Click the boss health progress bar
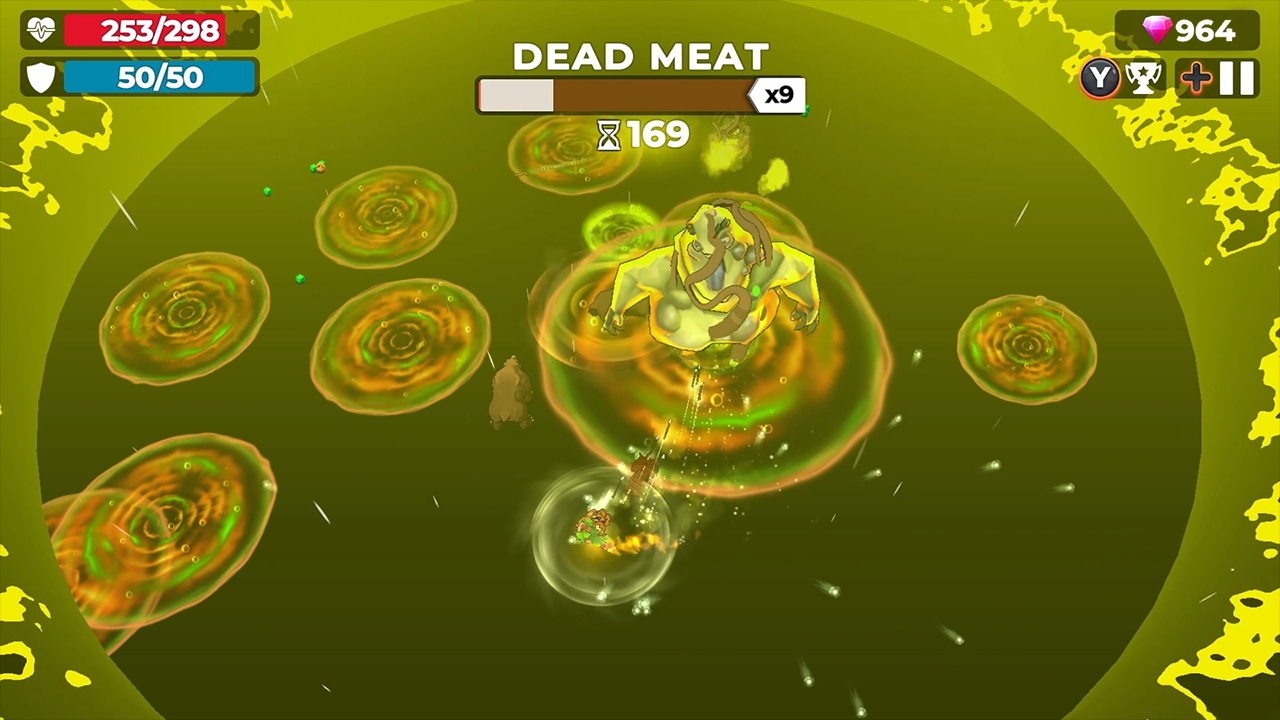Viewport: 1280px width, 720px height. pos(615,95)
